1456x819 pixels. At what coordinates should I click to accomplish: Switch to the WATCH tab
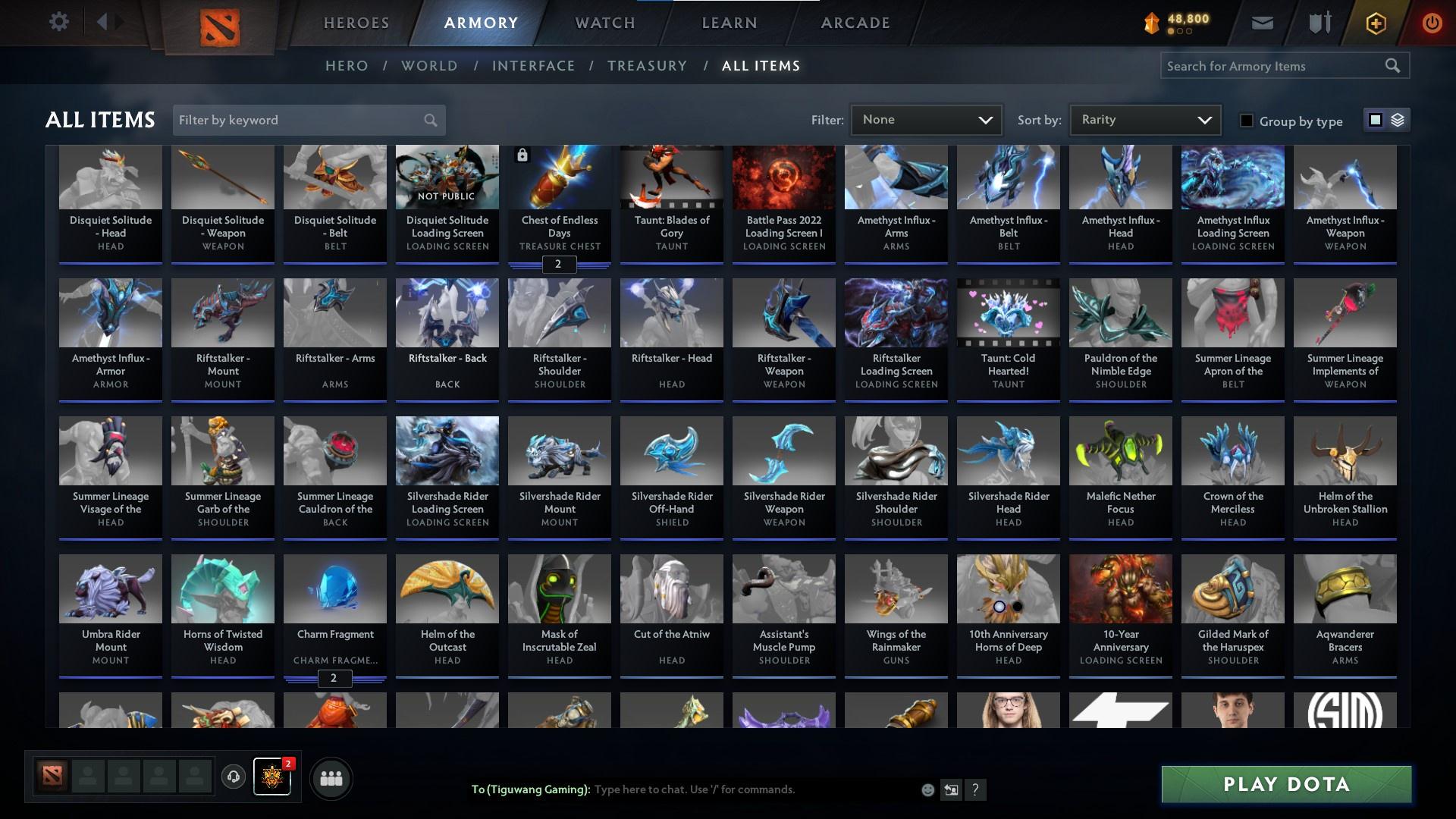[604, 23]
